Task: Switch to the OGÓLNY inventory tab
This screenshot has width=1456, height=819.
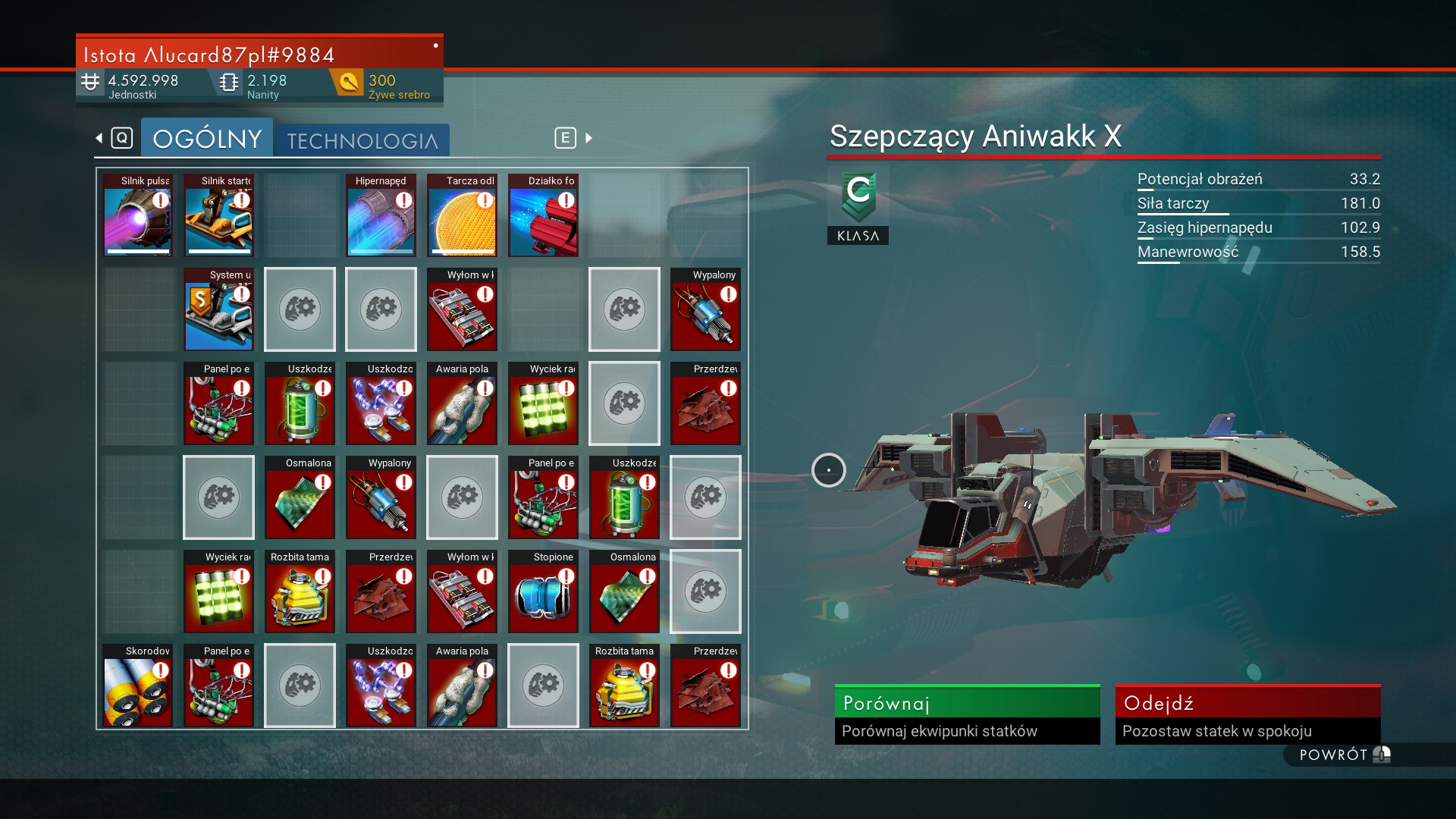Action: [206, 139]
